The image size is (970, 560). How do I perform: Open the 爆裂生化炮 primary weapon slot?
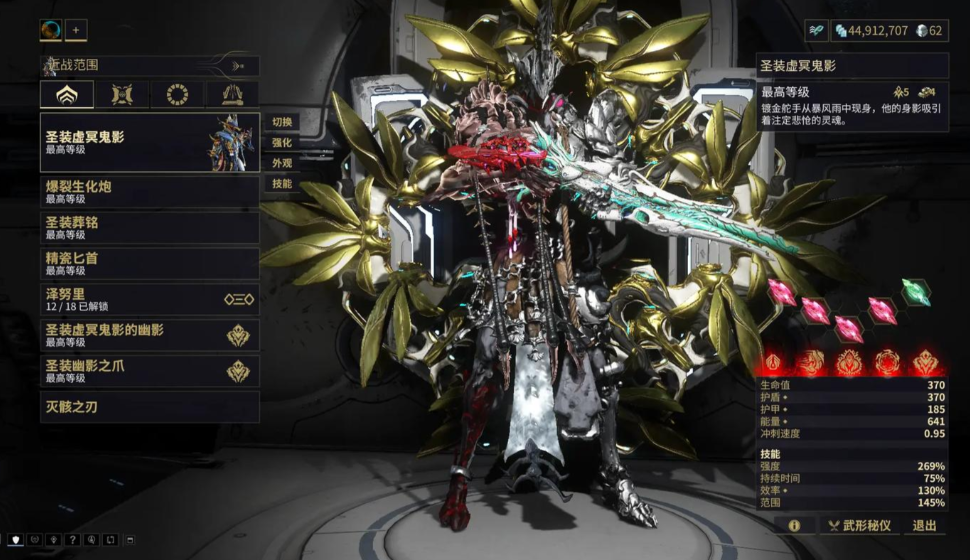pos(149,192)
